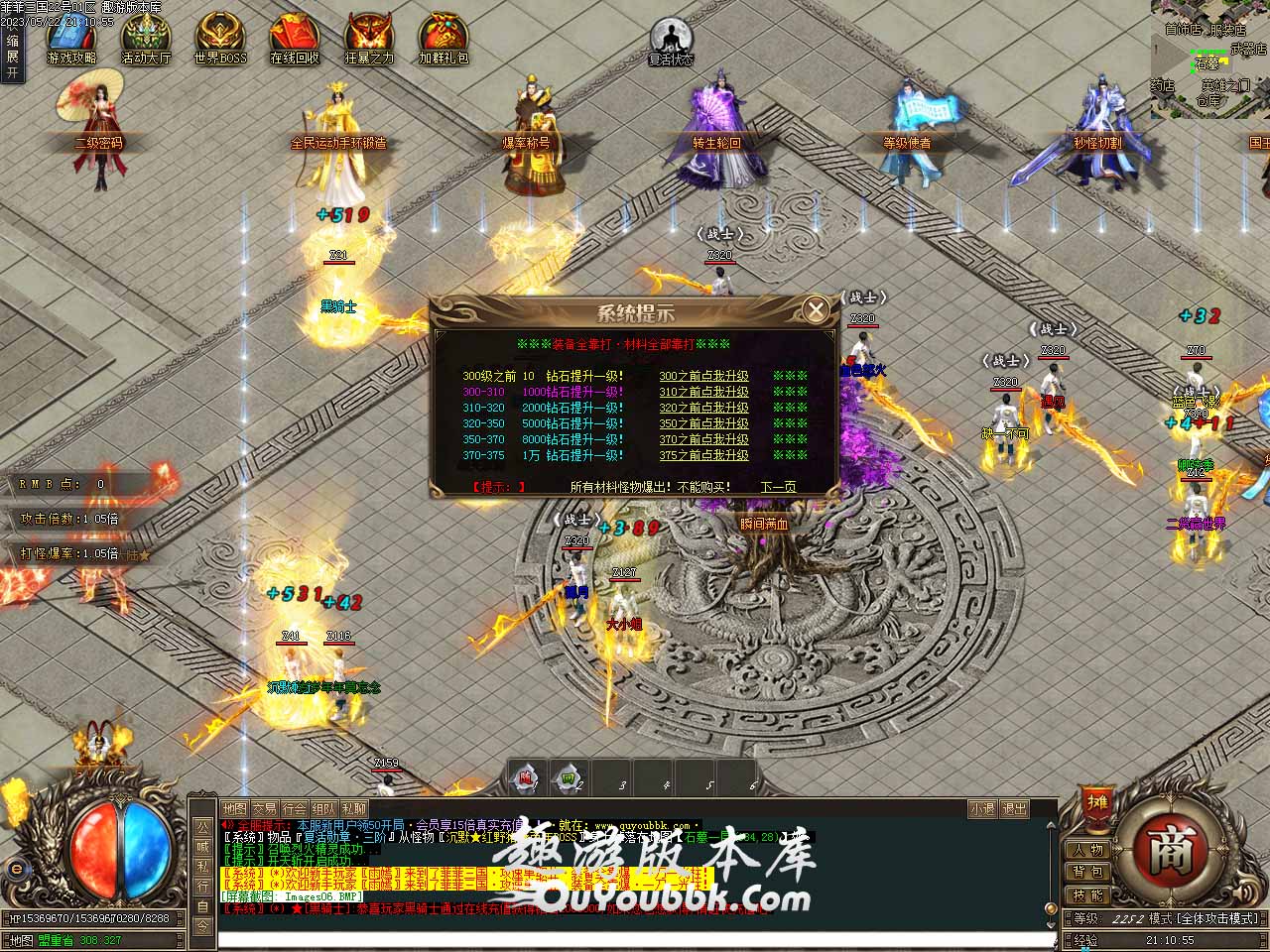Go to 下一页 in the dialog
Viewport: 1270px width, 952px height.
coord(778,487)
